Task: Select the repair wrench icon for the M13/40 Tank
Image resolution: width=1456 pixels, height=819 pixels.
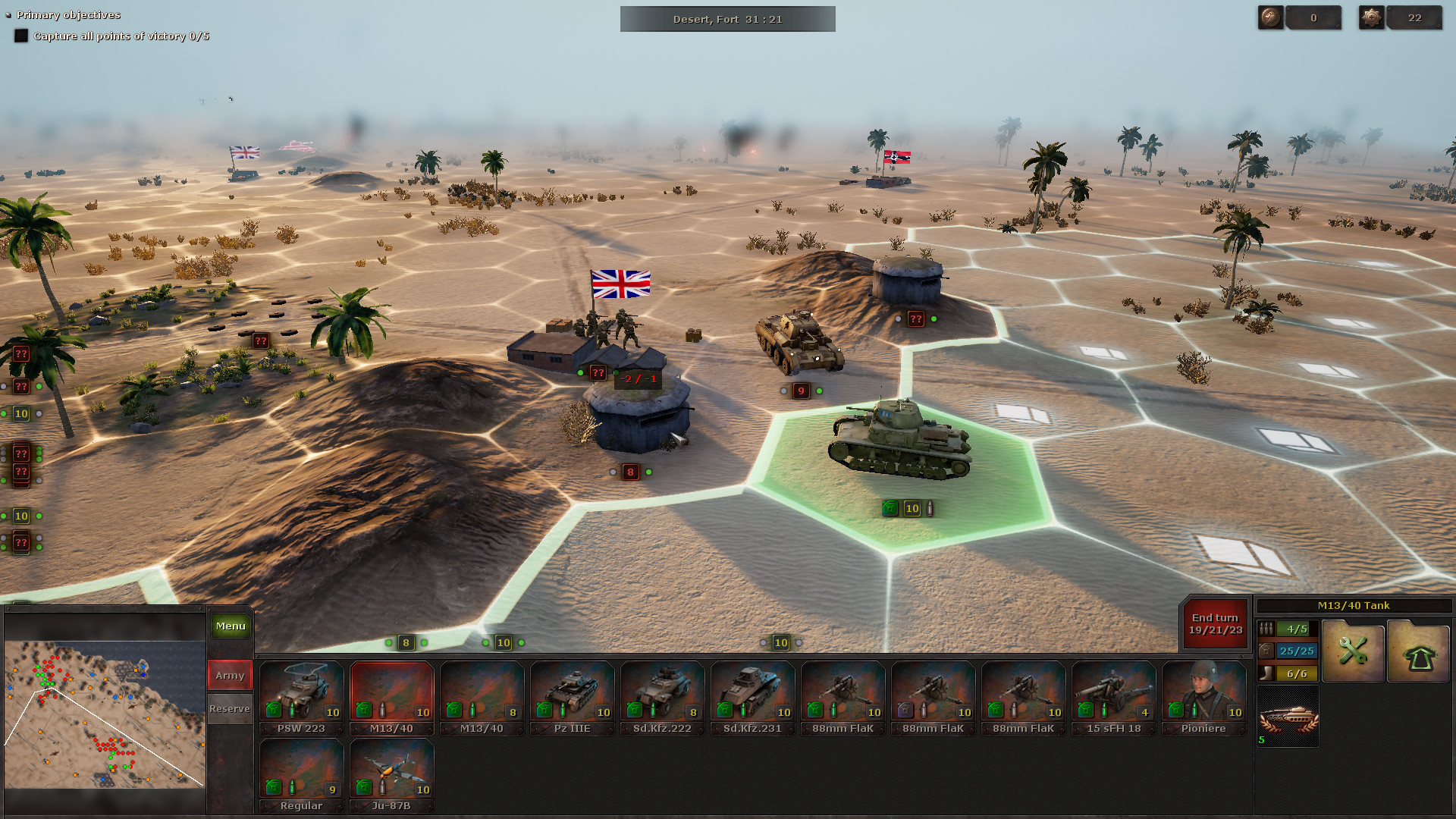Action: [x=1353, y=651]
